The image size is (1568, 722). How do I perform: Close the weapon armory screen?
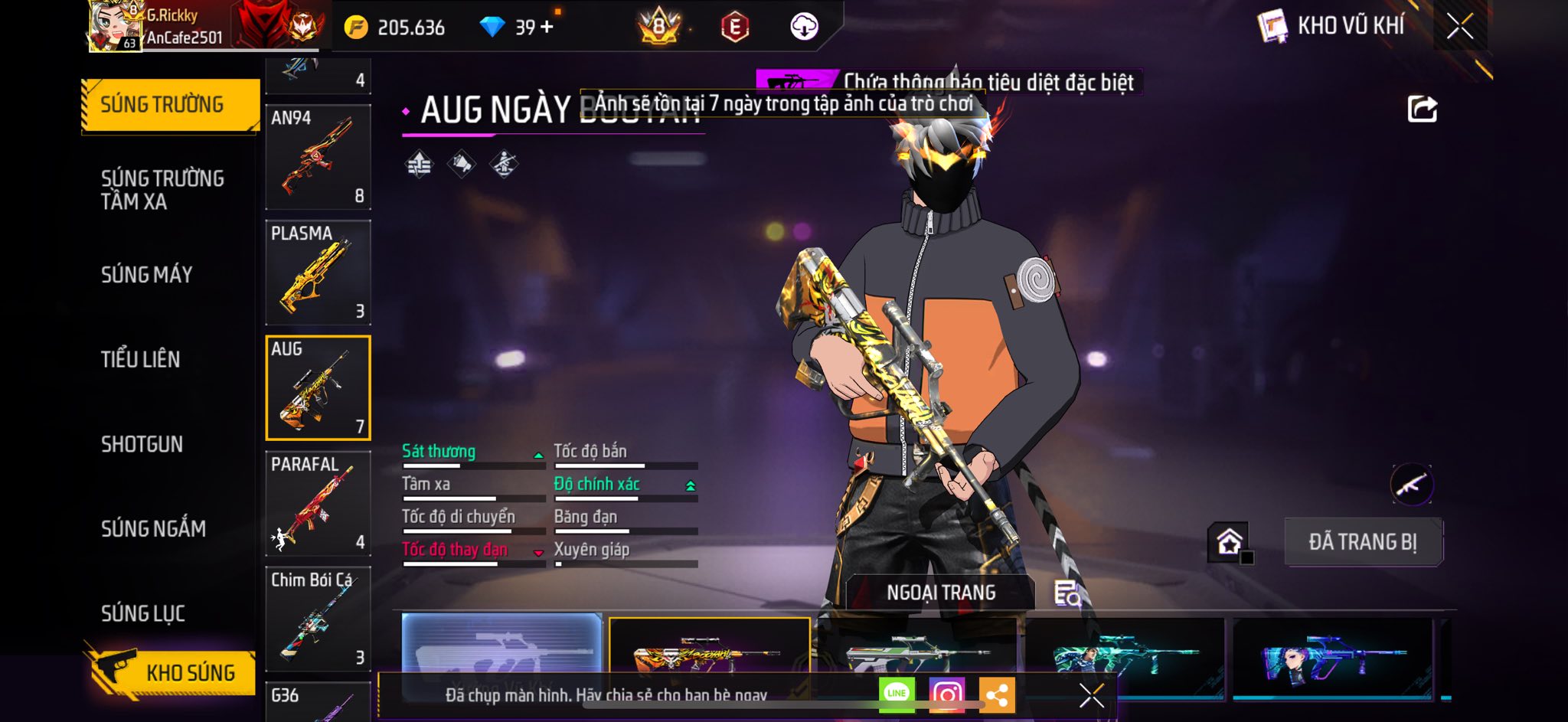click(x=1459, y=27)
